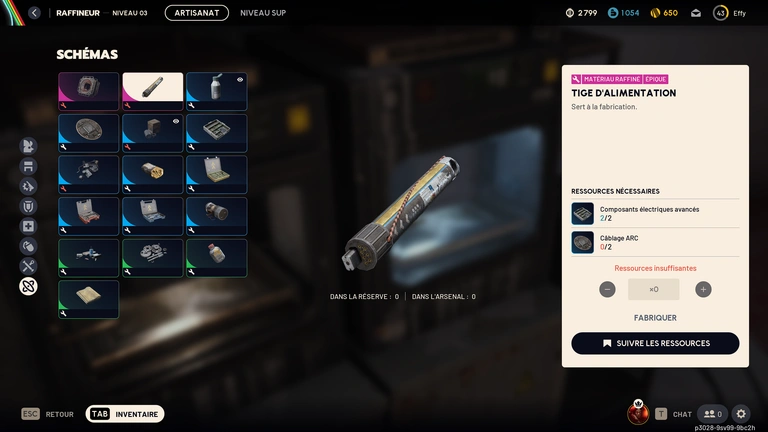Choose the shield category in the sidebar
The width and height of the screenshot is (768, 432).
(x=28, y=206)
